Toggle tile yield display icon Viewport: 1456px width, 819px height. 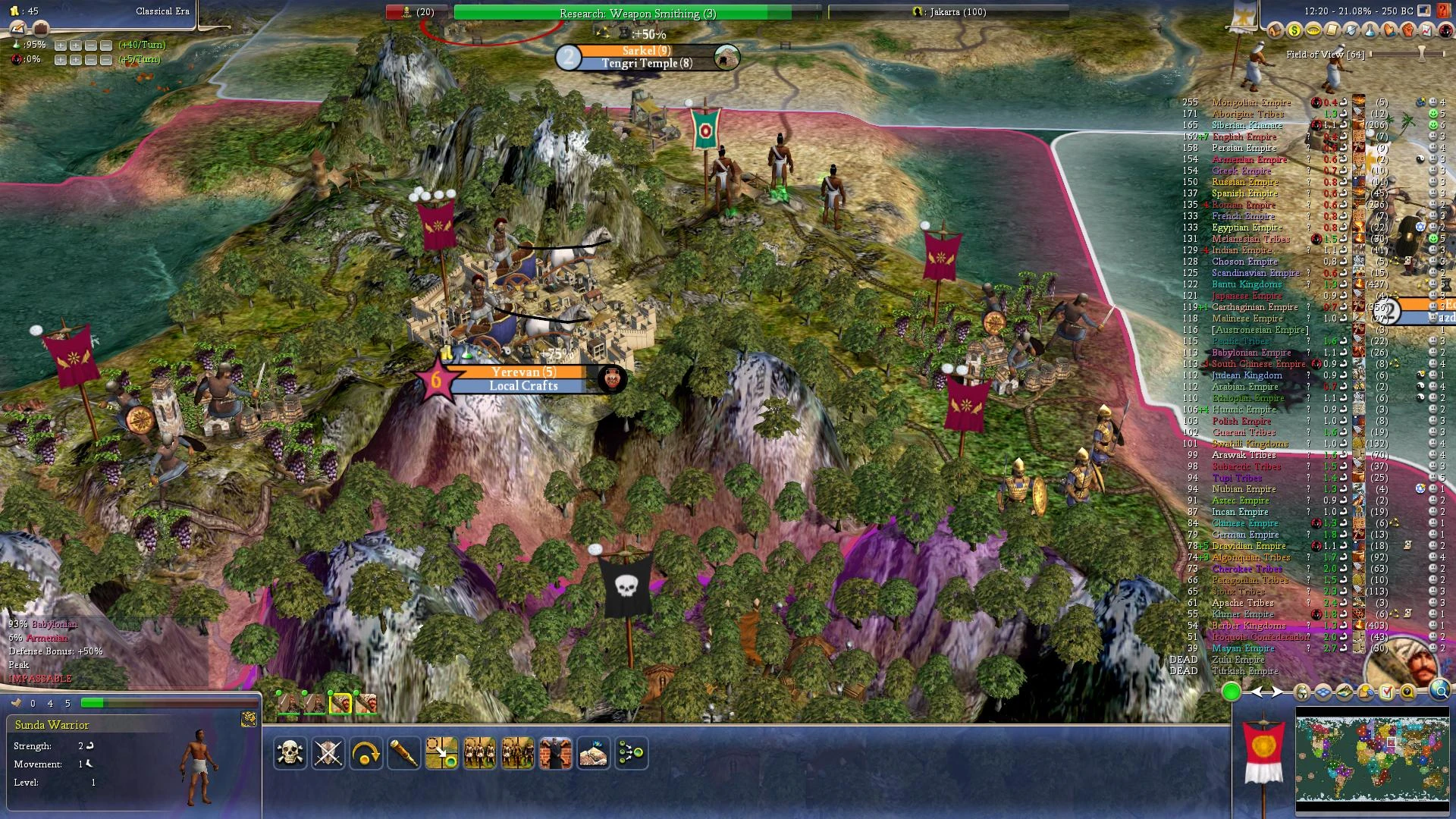click(x=1344, y=691)
